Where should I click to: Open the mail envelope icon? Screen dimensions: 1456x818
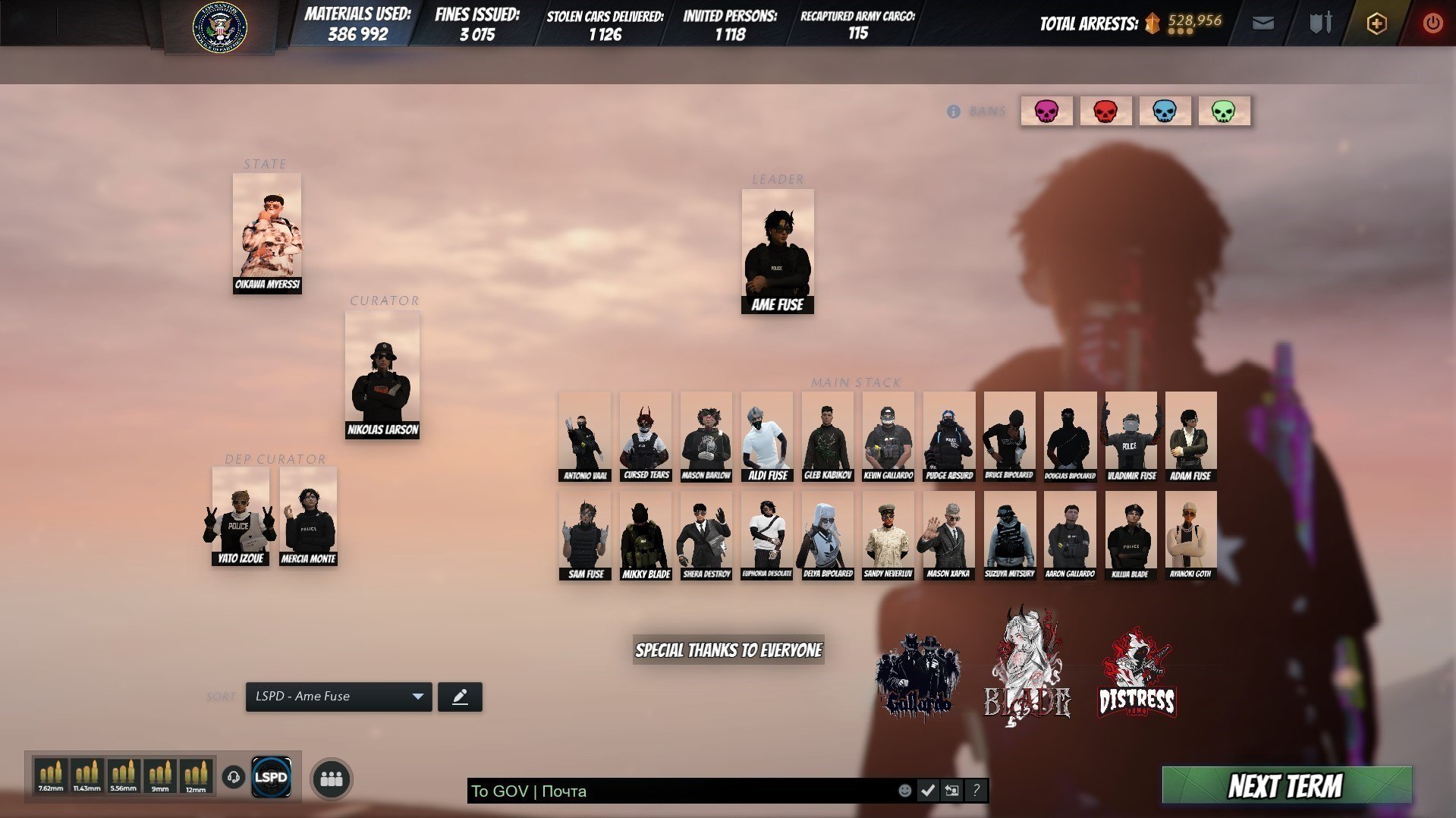coord(1263,24)
